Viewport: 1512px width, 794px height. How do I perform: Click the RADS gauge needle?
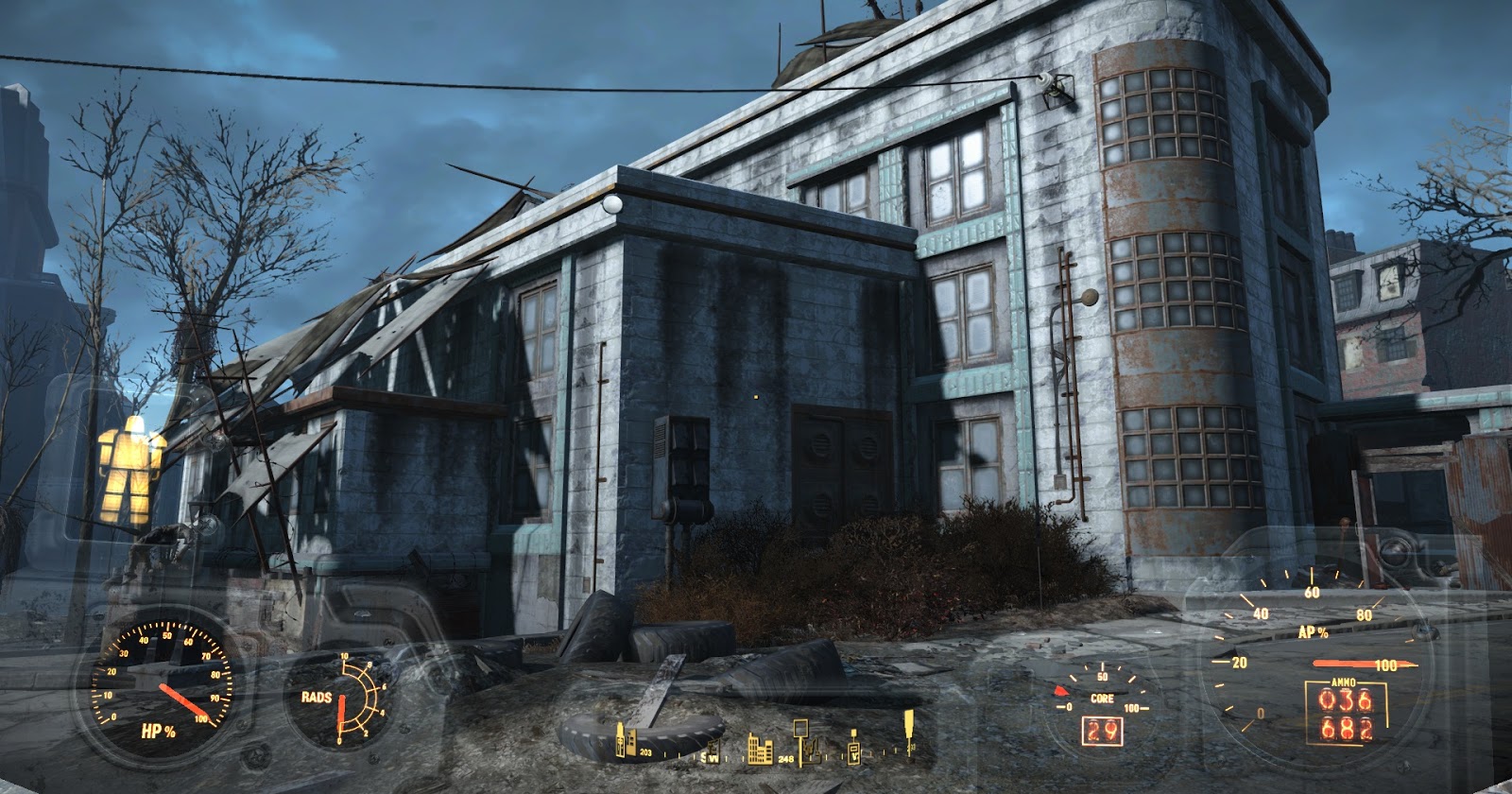coord(342,712)
